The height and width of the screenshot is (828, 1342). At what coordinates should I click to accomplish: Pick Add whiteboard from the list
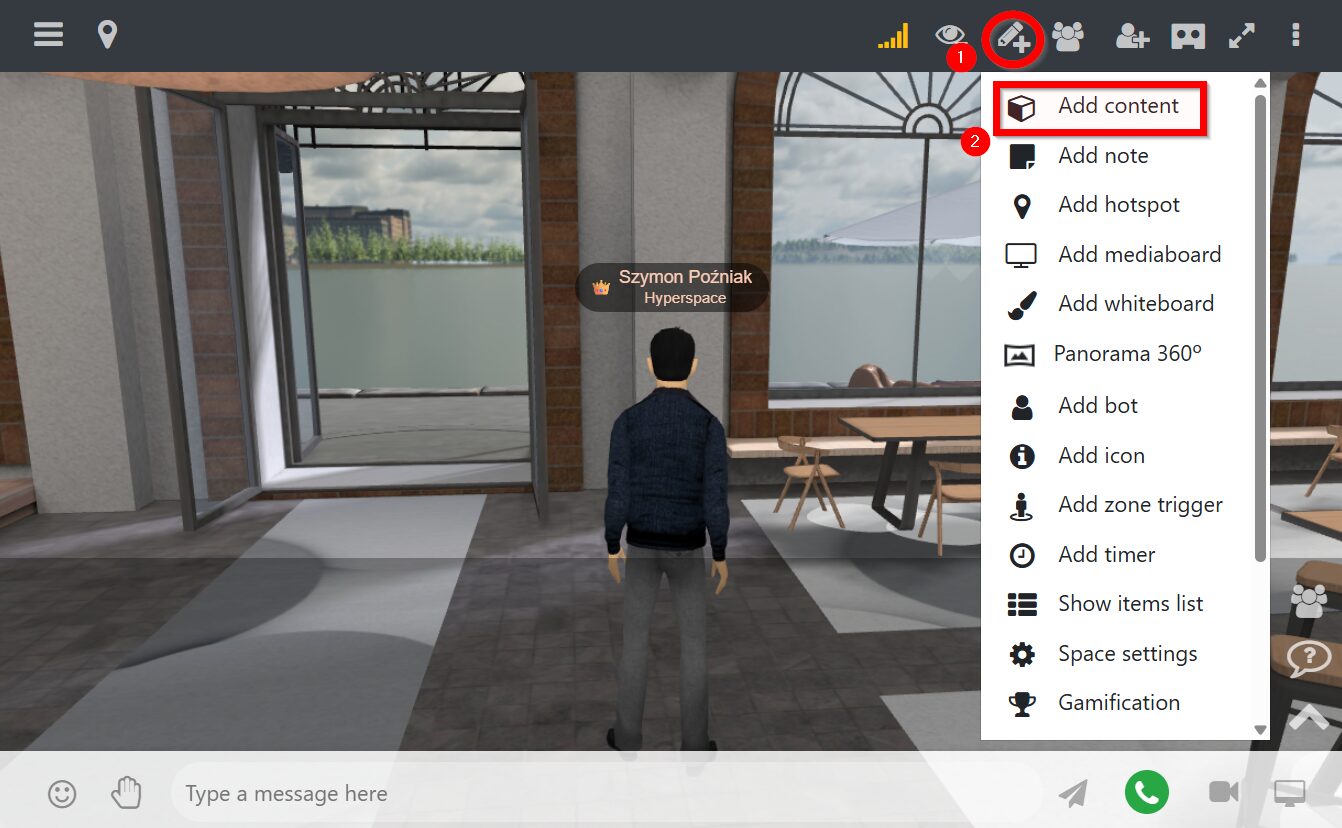point(1135,304)
